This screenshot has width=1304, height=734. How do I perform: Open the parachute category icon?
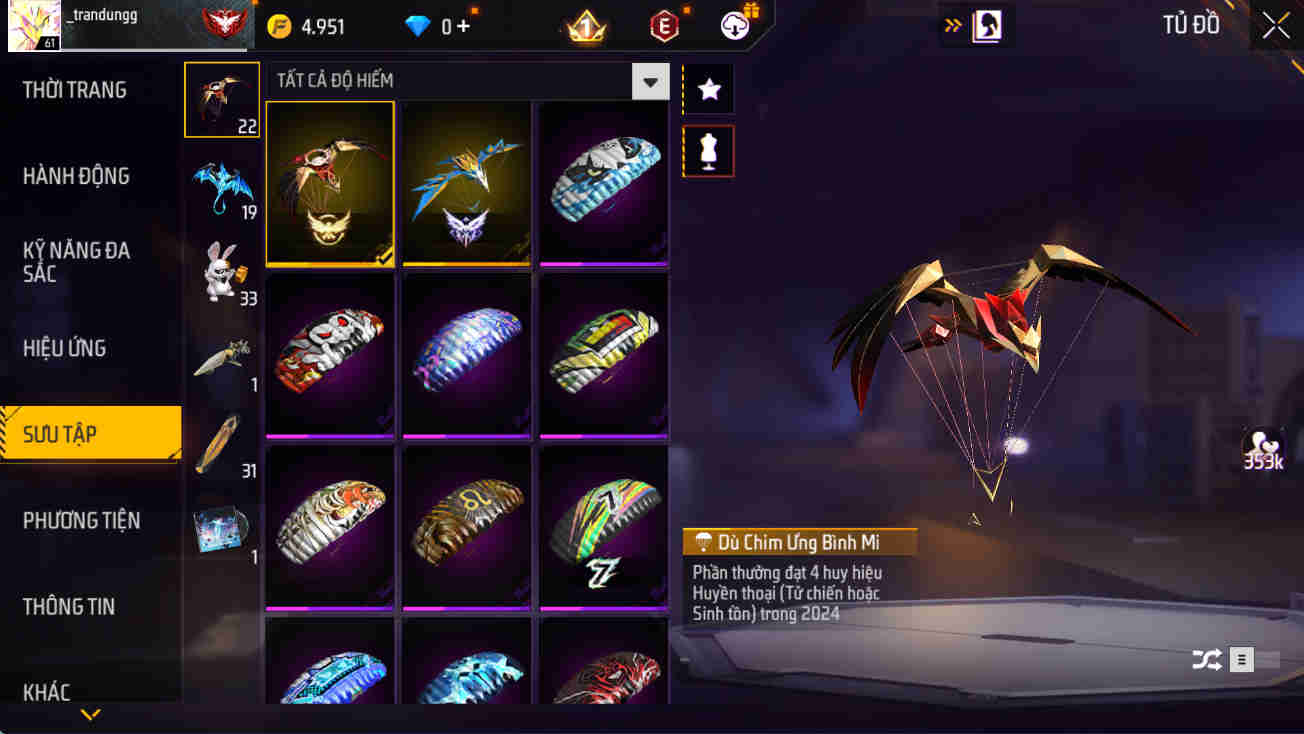[x=221, y=99]
